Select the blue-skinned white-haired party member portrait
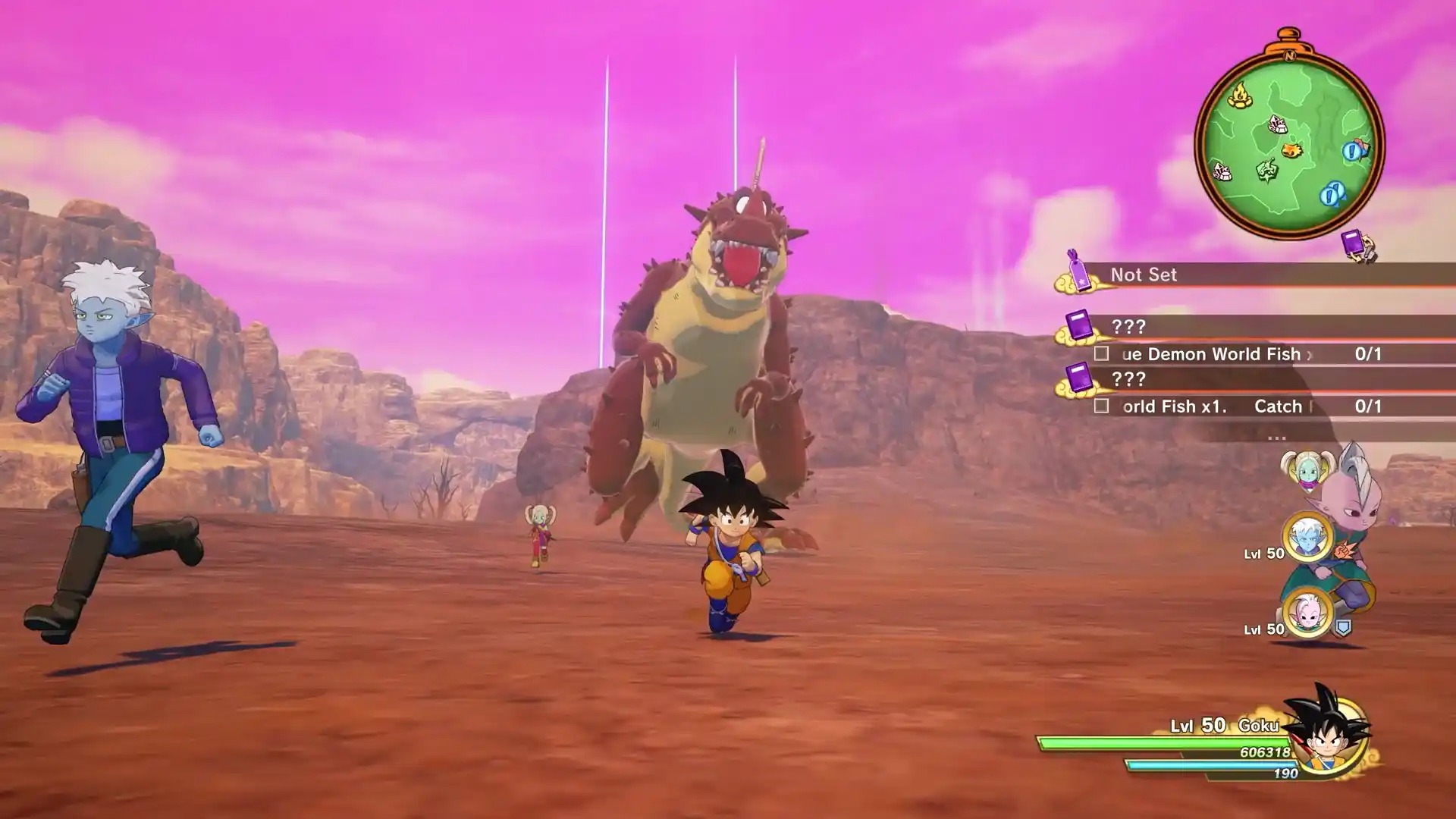The height and width of the screenshot is (819, 1456). click(x=1307, y=538)
